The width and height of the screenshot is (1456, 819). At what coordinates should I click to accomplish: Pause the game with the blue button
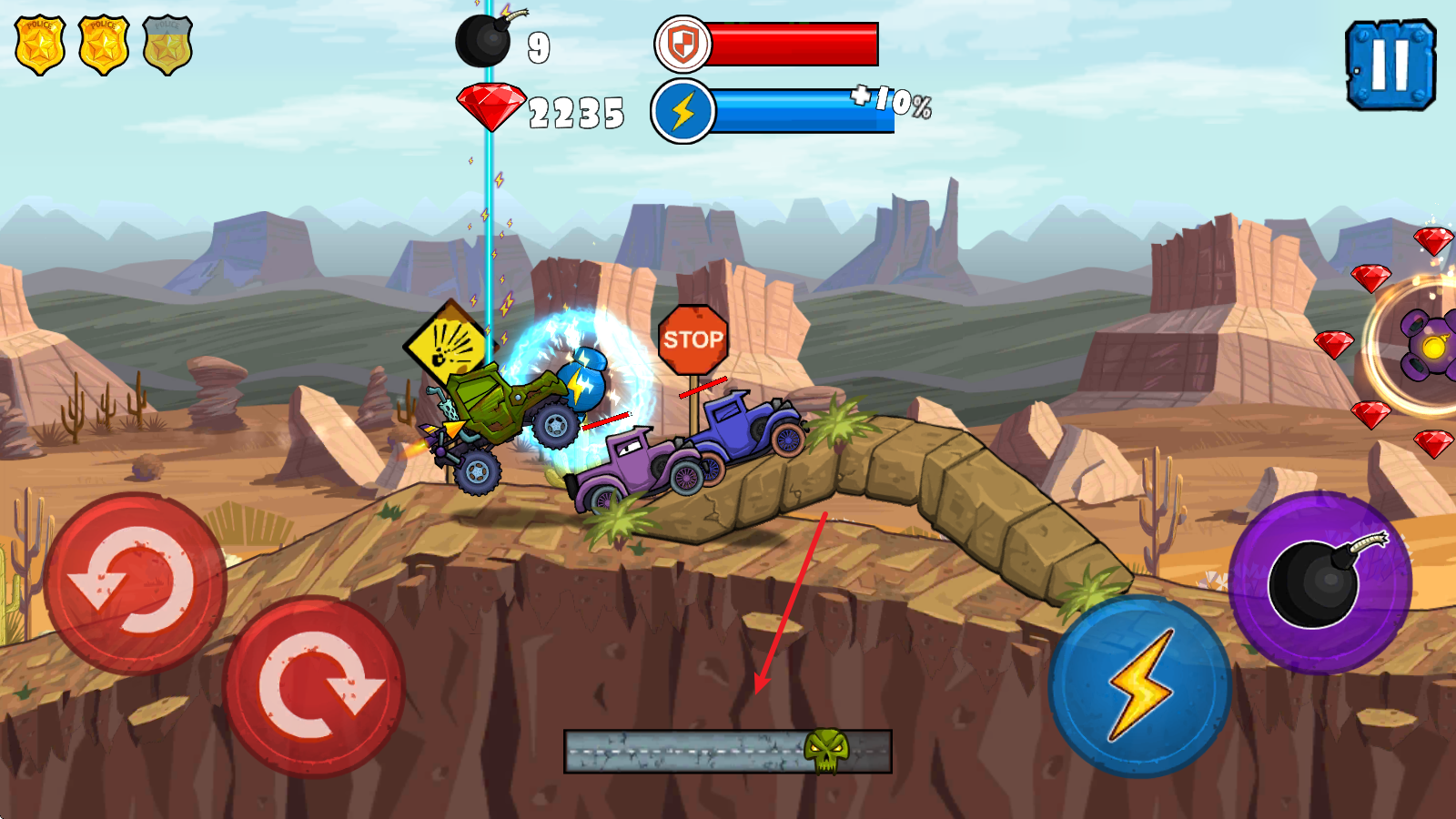1390,66
